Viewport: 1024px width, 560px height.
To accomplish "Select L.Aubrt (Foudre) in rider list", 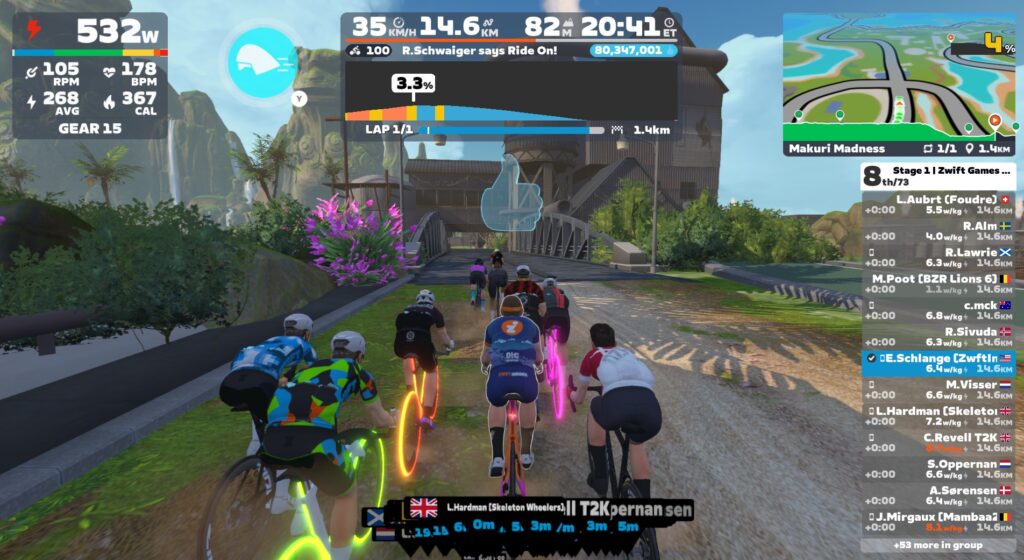I will (x=937, y=204).
